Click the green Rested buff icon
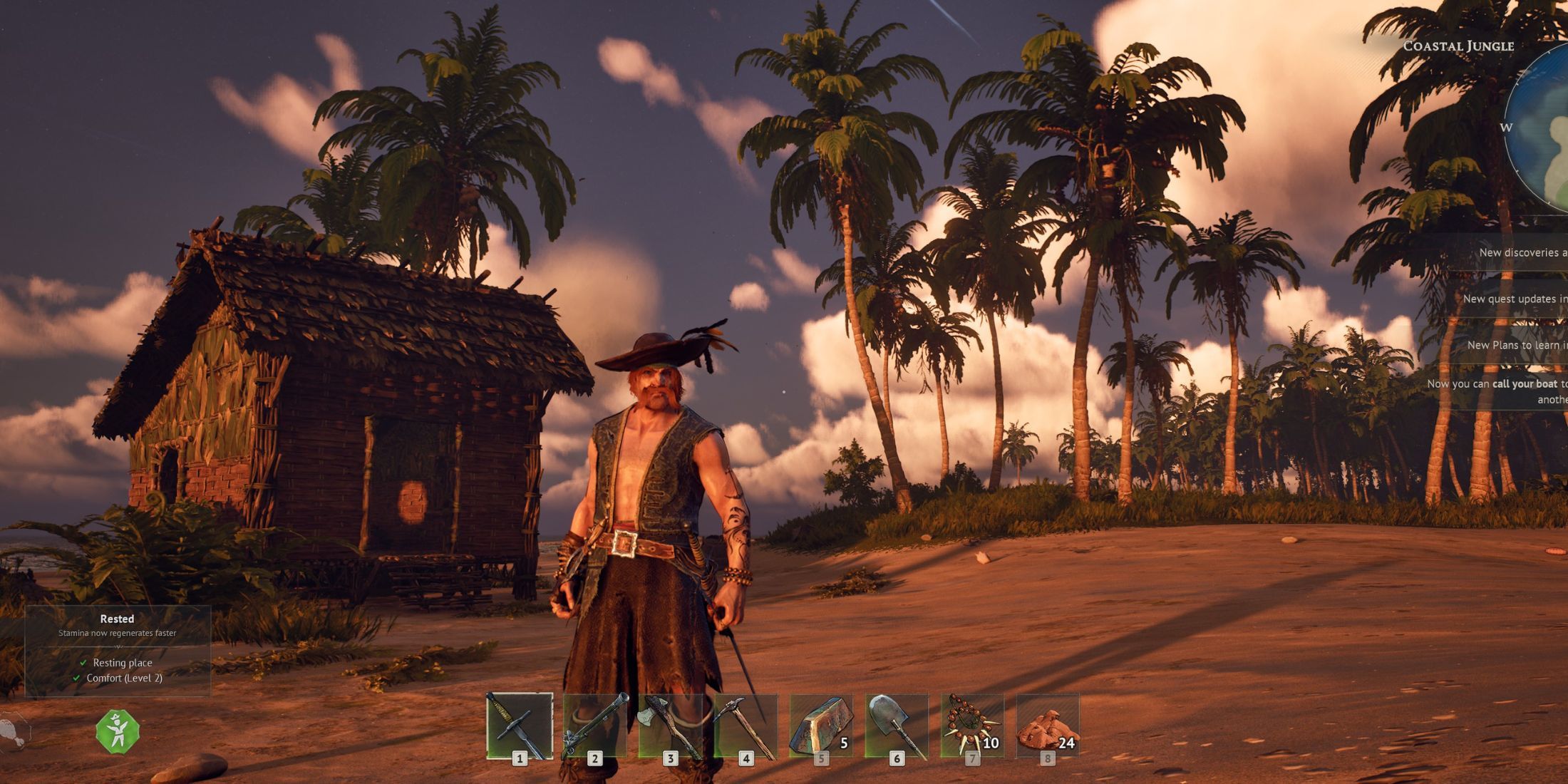Image resolution: width=1568 pixels, height=784 pixels. (x=118, y=731)
